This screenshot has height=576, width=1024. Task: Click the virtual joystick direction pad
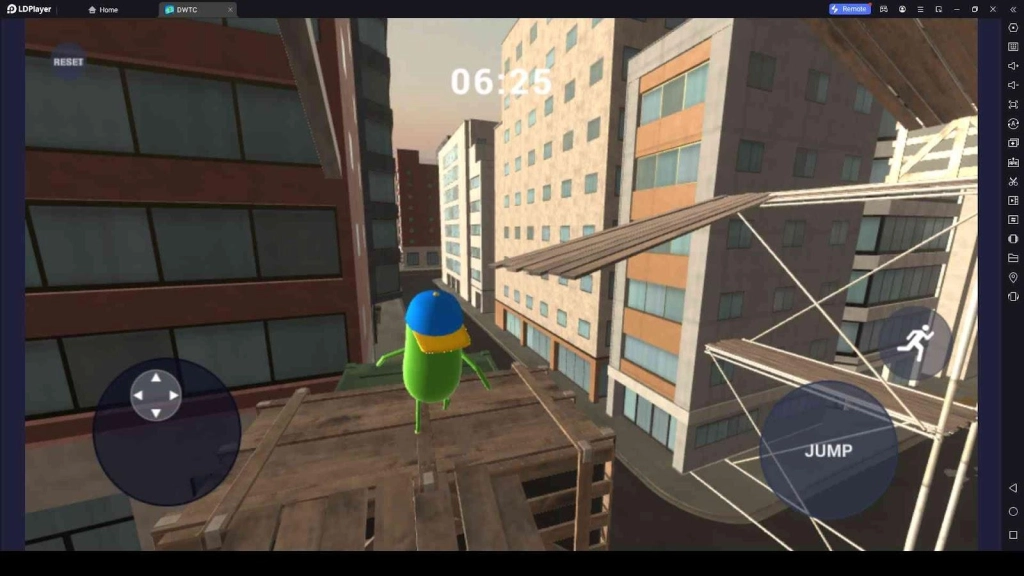156,395
